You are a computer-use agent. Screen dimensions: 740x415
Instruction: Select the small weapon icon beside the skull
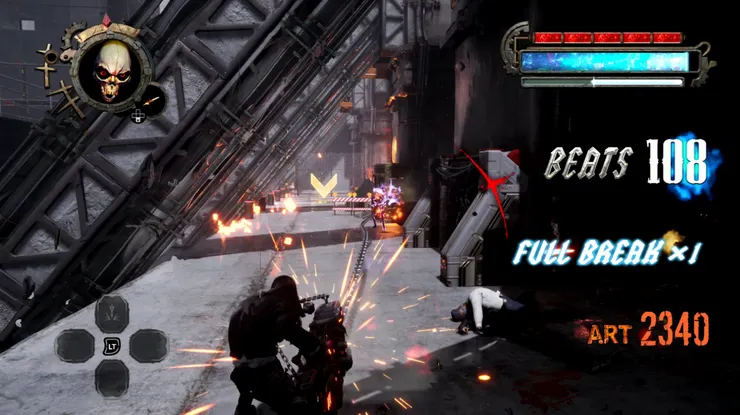click(149, 102)
